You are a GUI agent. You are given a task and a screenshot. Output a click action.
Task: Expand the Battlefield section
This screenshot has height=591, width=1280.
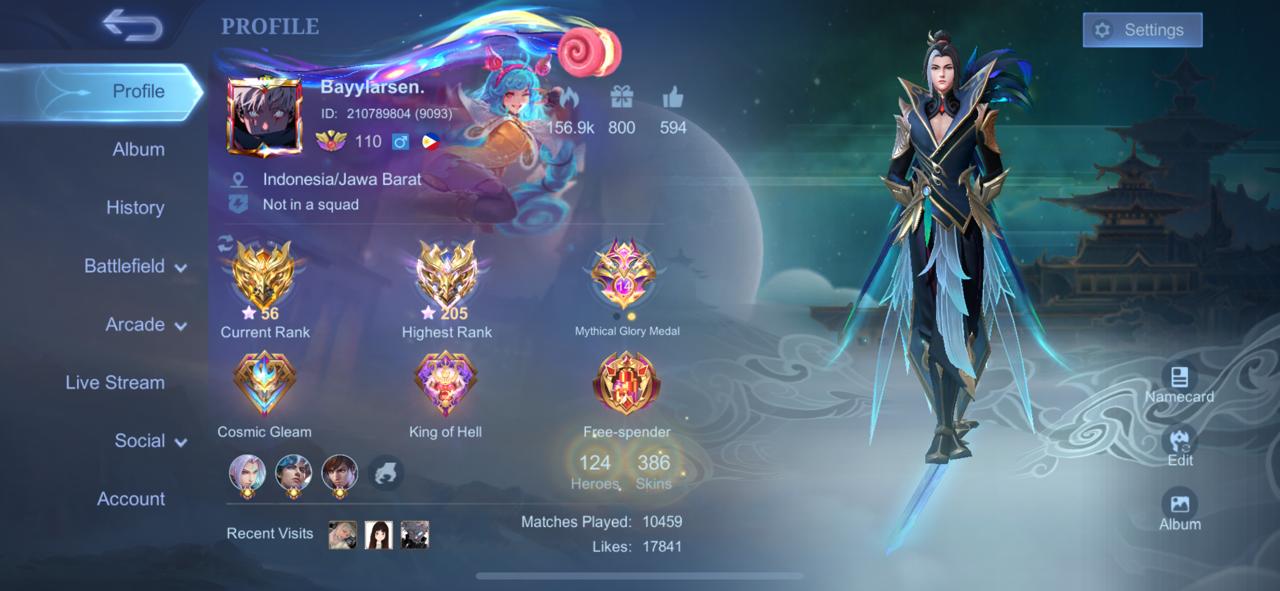click(135, 266)
